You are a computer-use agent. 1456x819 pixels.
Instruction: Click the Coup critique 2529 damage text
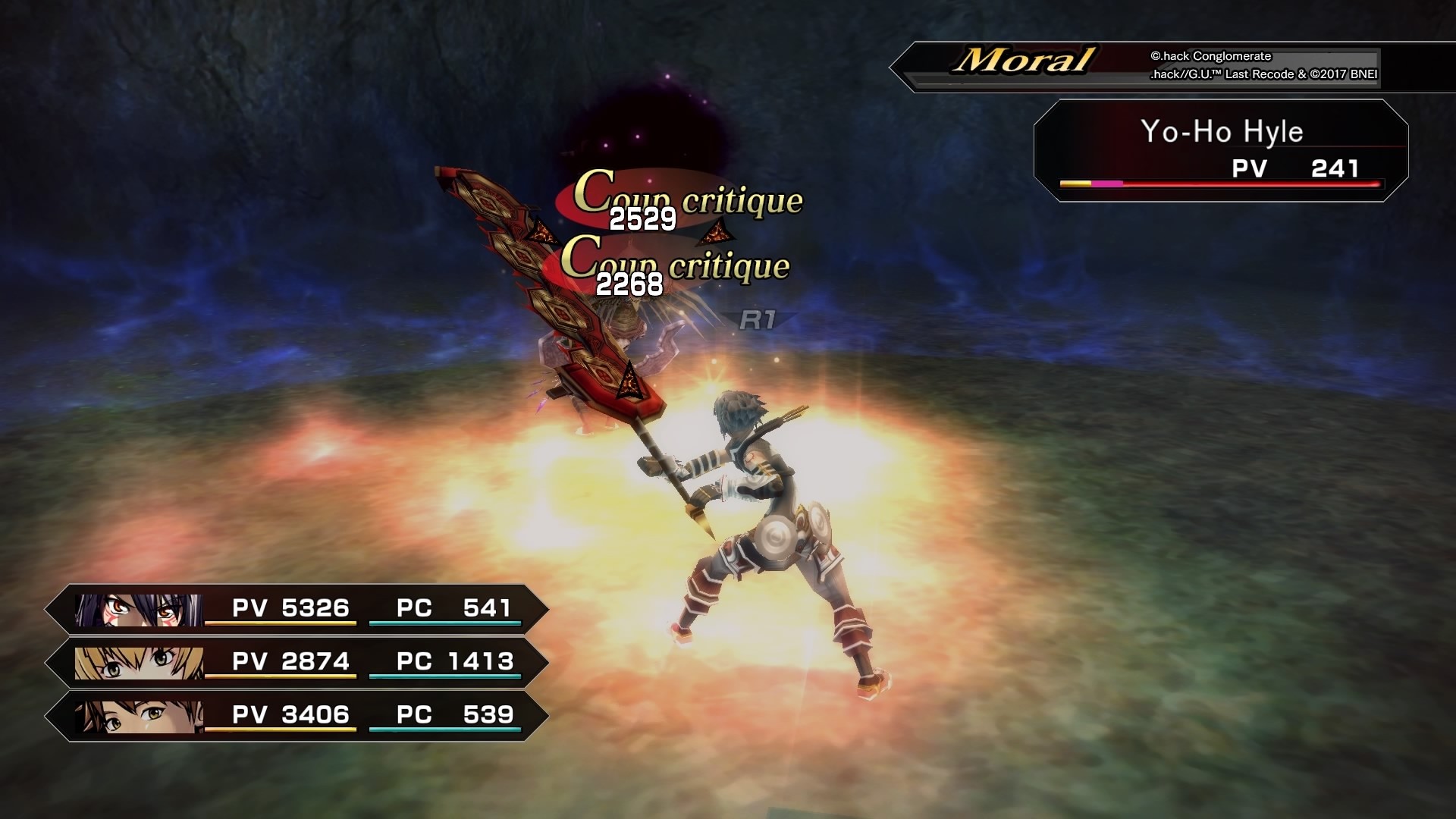[x=641, y=219]
